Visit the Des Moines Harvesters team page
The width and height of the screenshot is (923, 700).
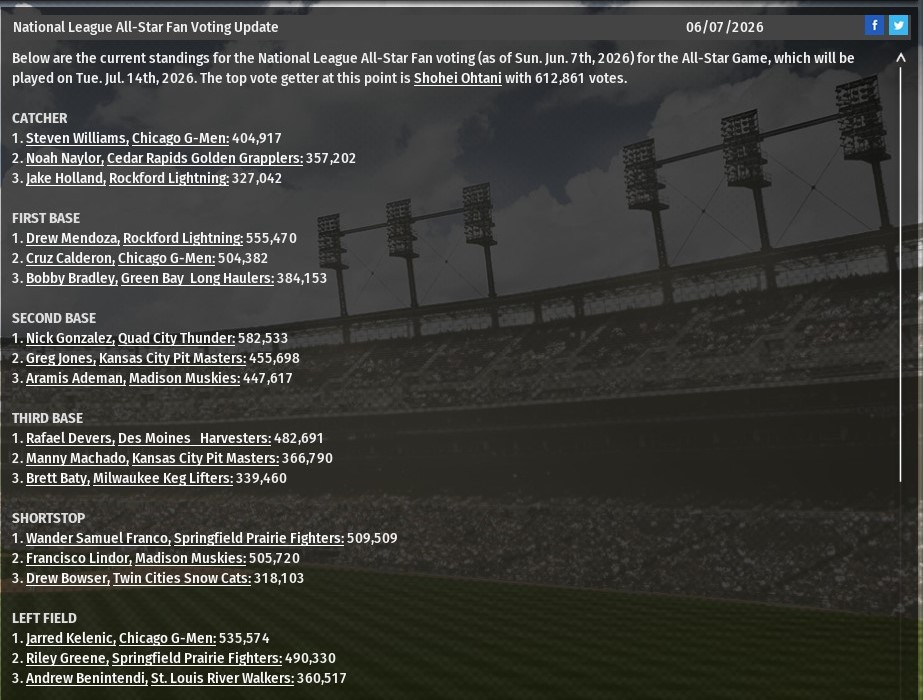pyautogui.click(x=194, y=438)
